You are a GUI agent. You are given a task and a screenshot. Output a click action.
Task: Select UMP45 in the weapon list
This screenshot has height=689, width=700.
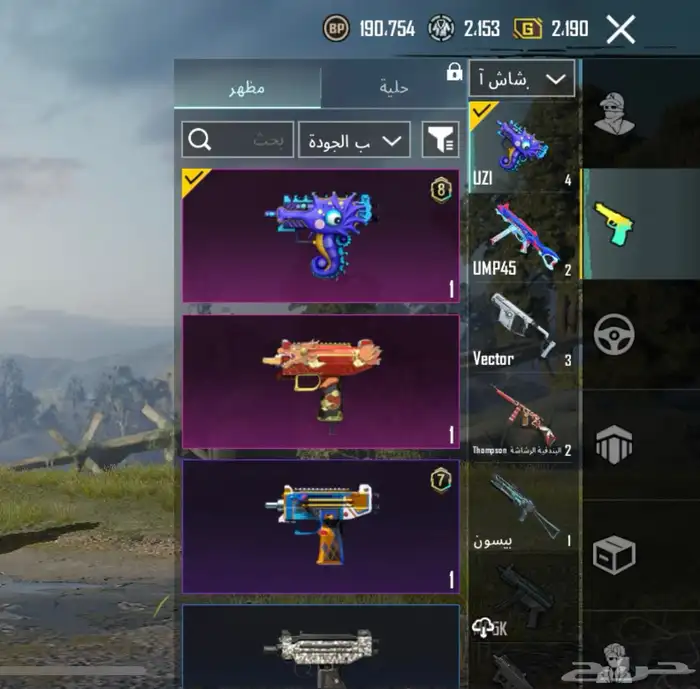[522, 237]
